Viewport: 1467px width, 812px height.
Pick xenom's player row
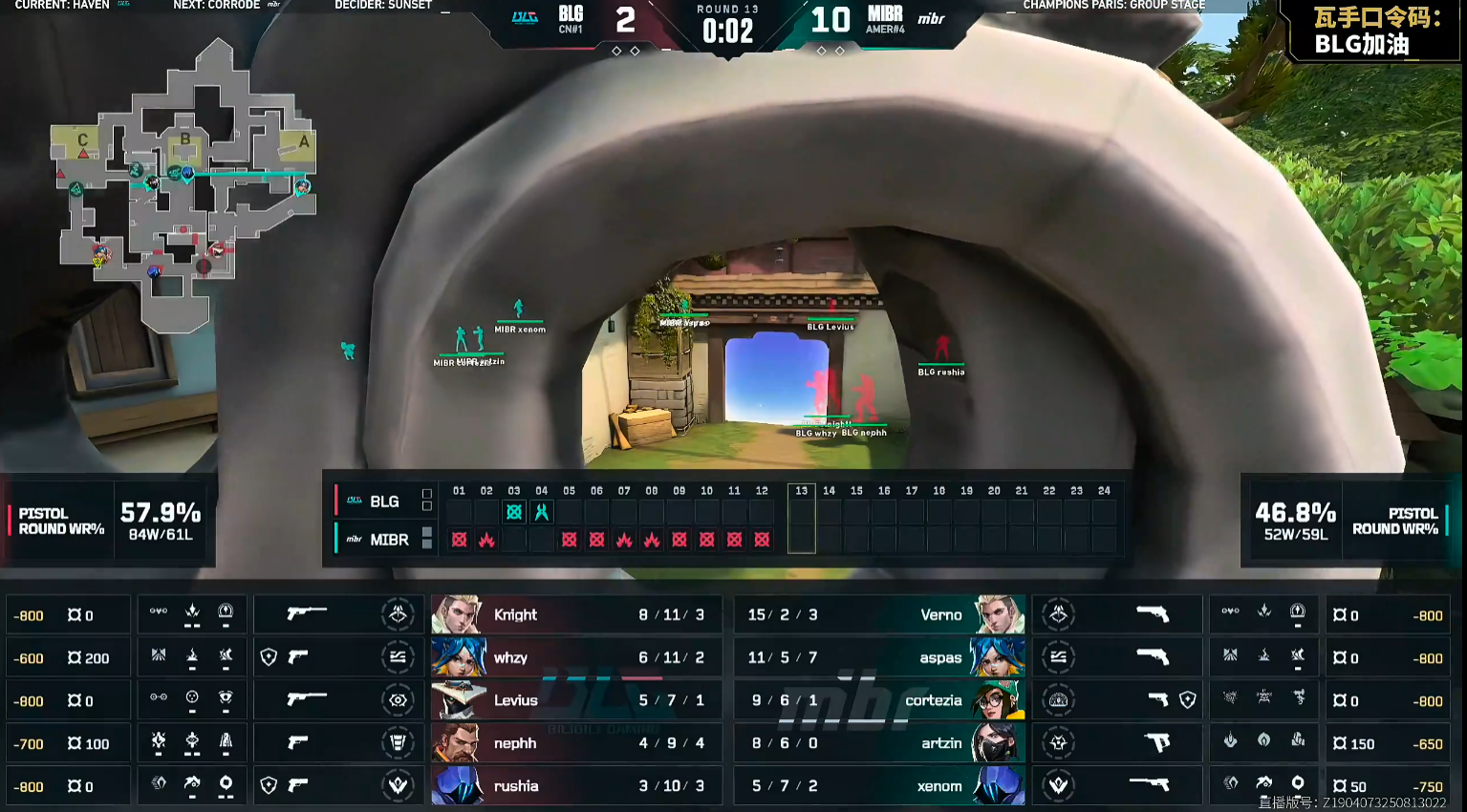click(879, 786)
